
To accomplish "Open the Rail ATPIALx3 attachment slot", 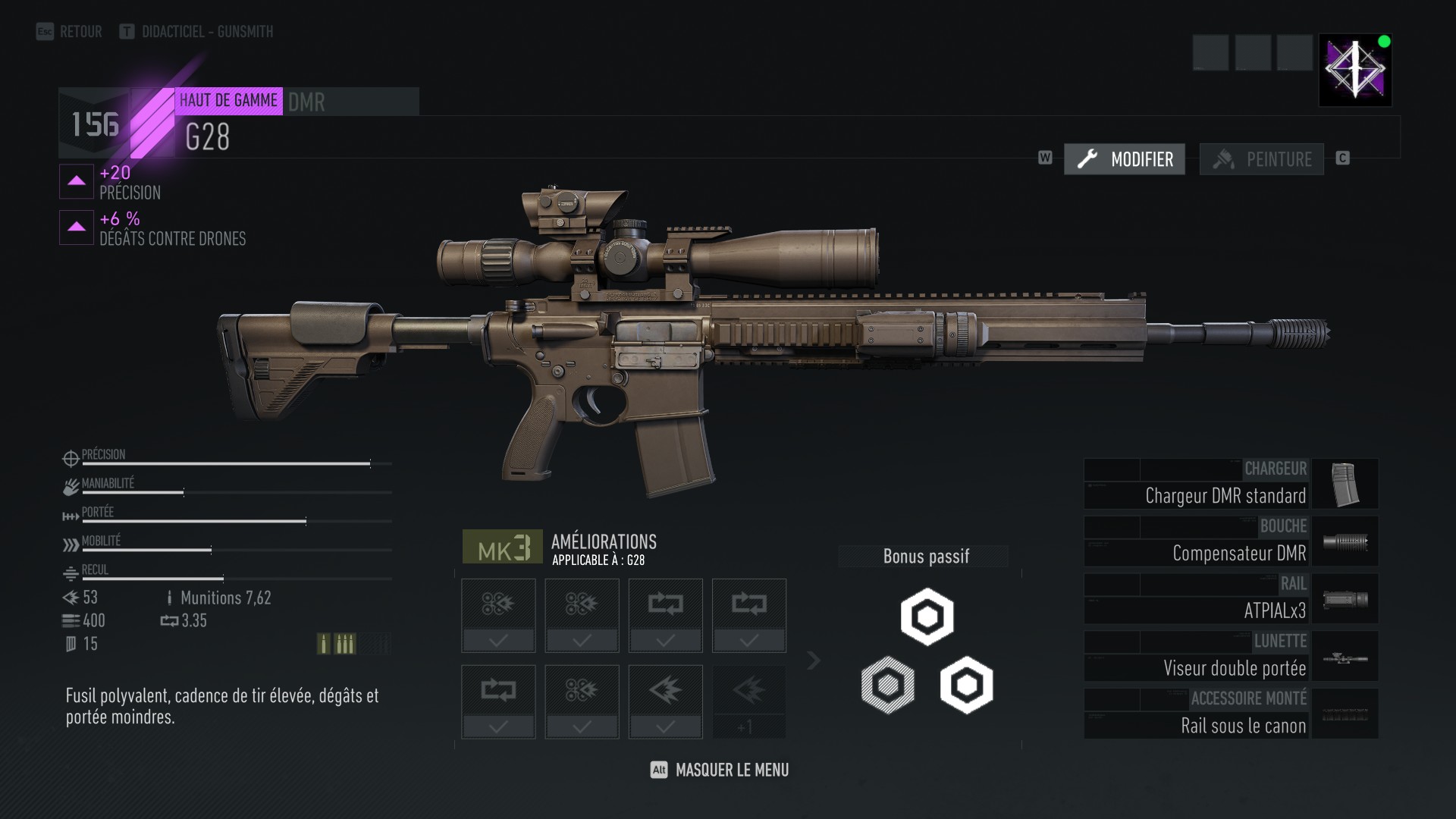I will 1230,599.
